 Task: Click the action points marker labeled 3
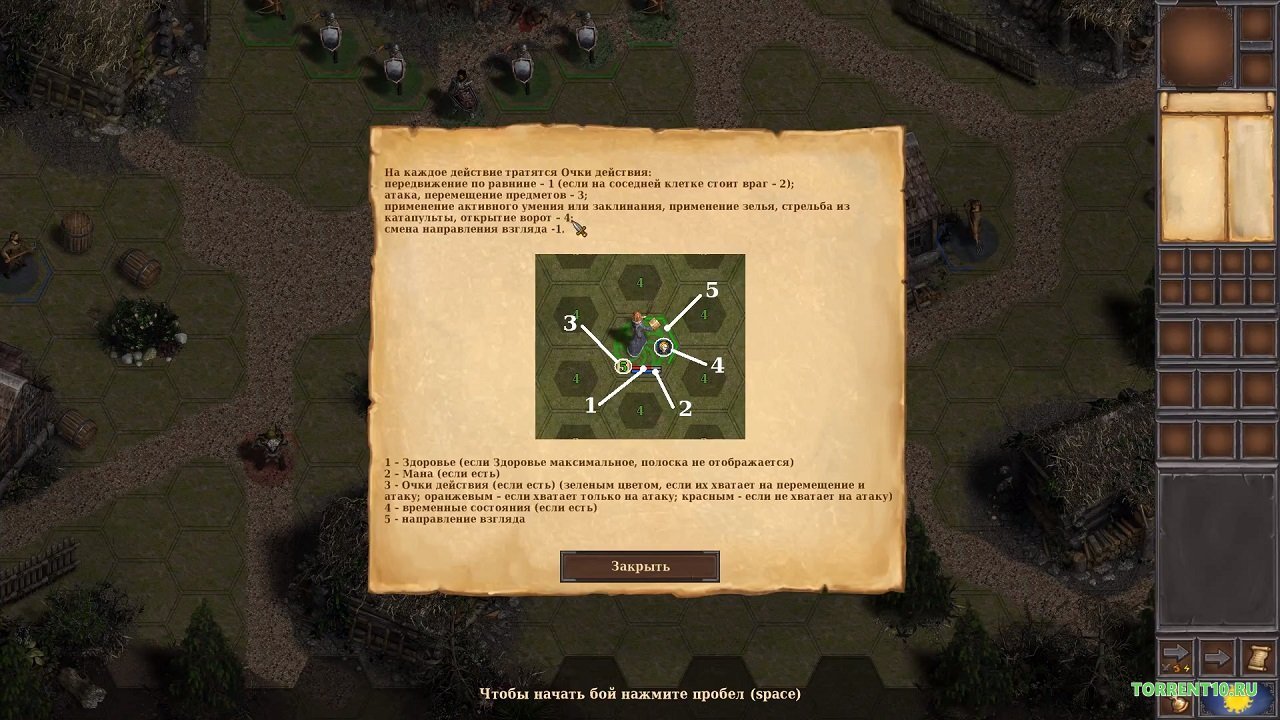622,366
